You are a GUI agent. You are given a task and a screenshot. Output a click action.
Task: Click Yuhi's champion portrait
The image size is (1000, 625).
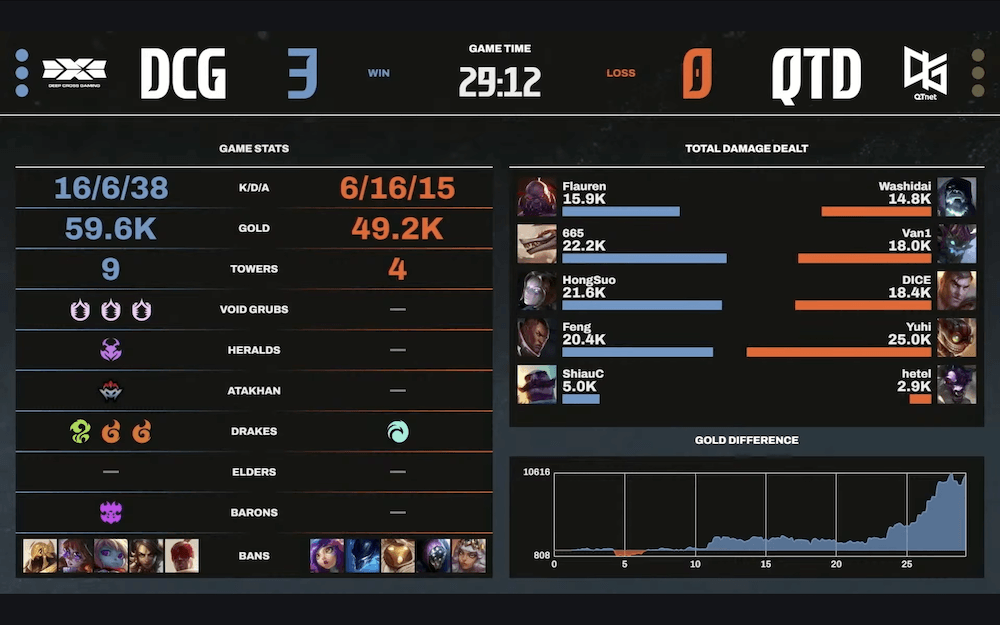[x=957, y=337]
